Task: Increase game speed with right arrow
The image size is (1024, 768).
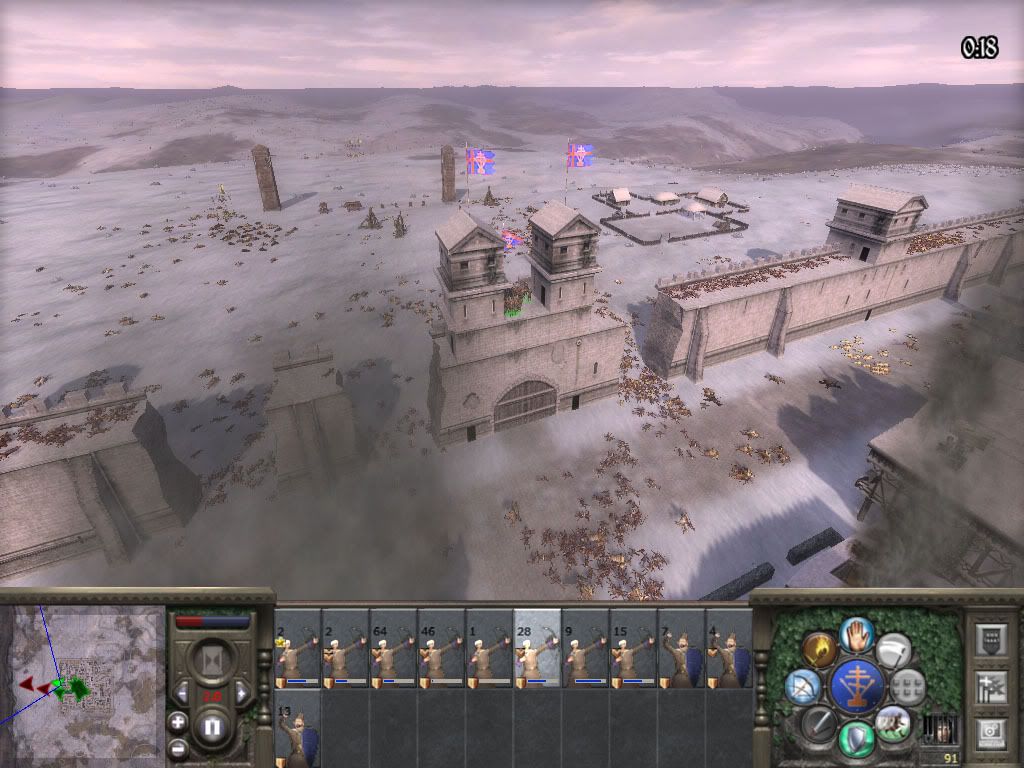Action: coord(241,692)
